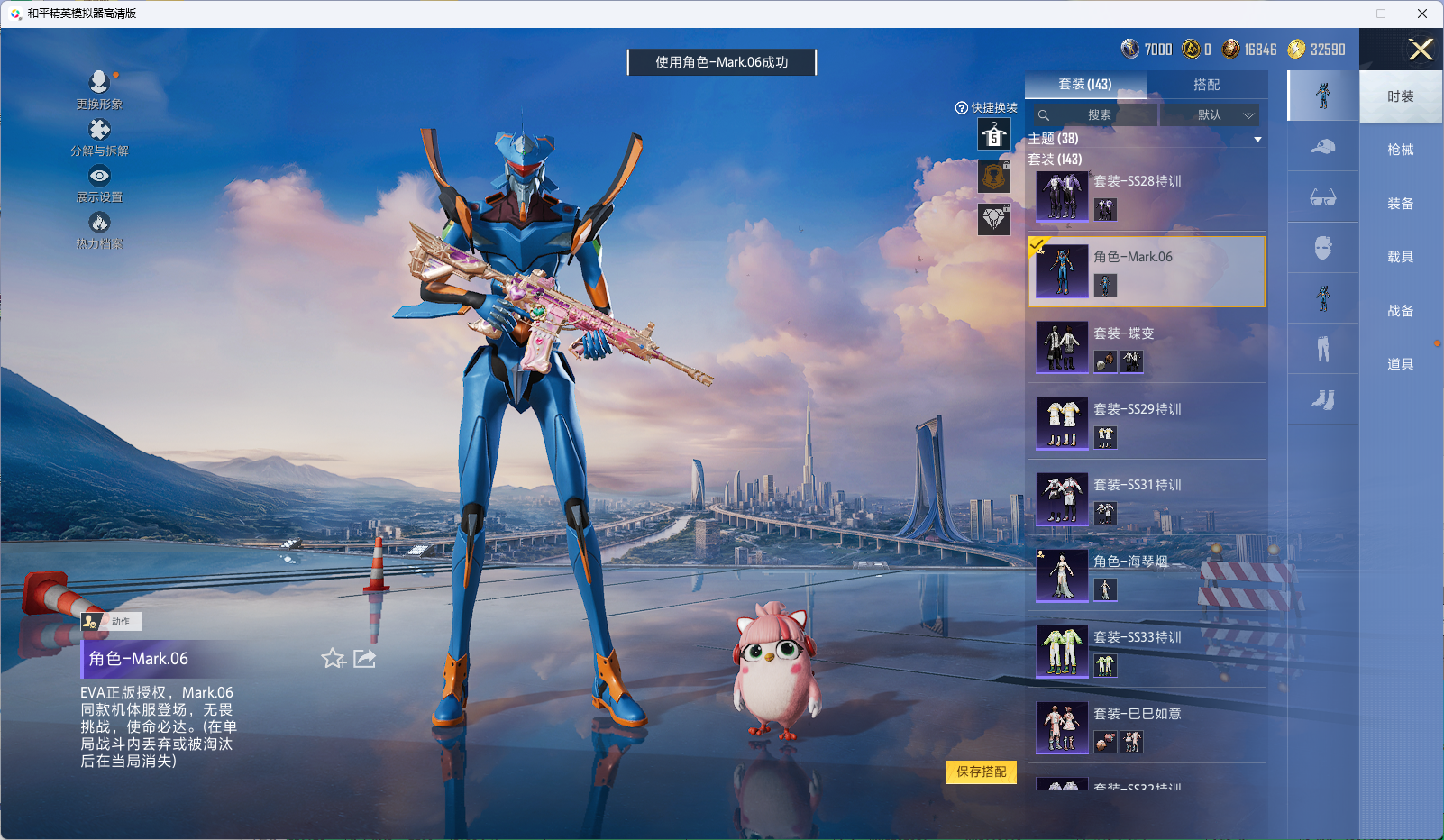The image size is (1444, 840).
Task: Share the outfit using the share icon
Action: tap(365, 659)
